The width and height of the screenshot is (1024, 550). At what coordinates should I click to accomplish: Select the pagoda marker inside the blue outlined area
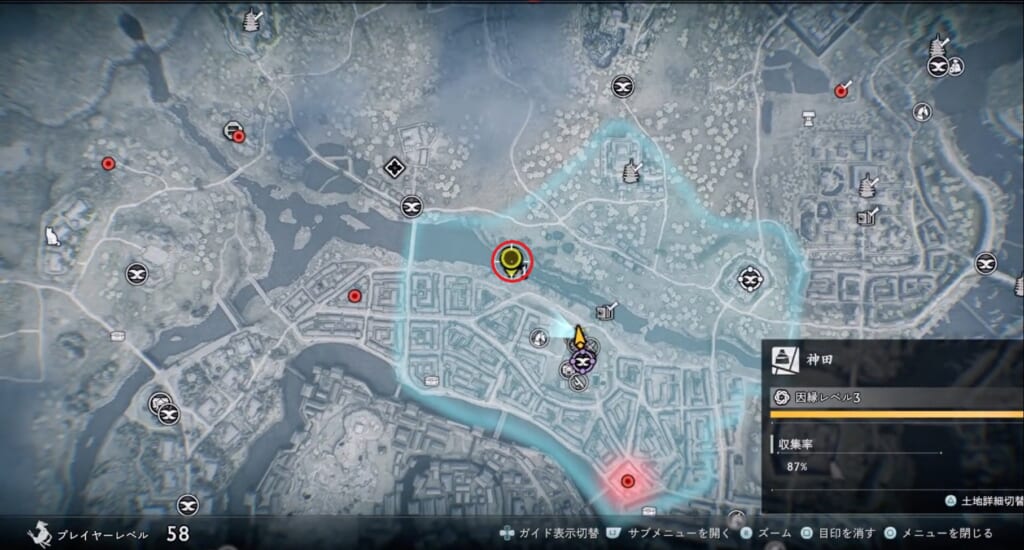point(630,172)
